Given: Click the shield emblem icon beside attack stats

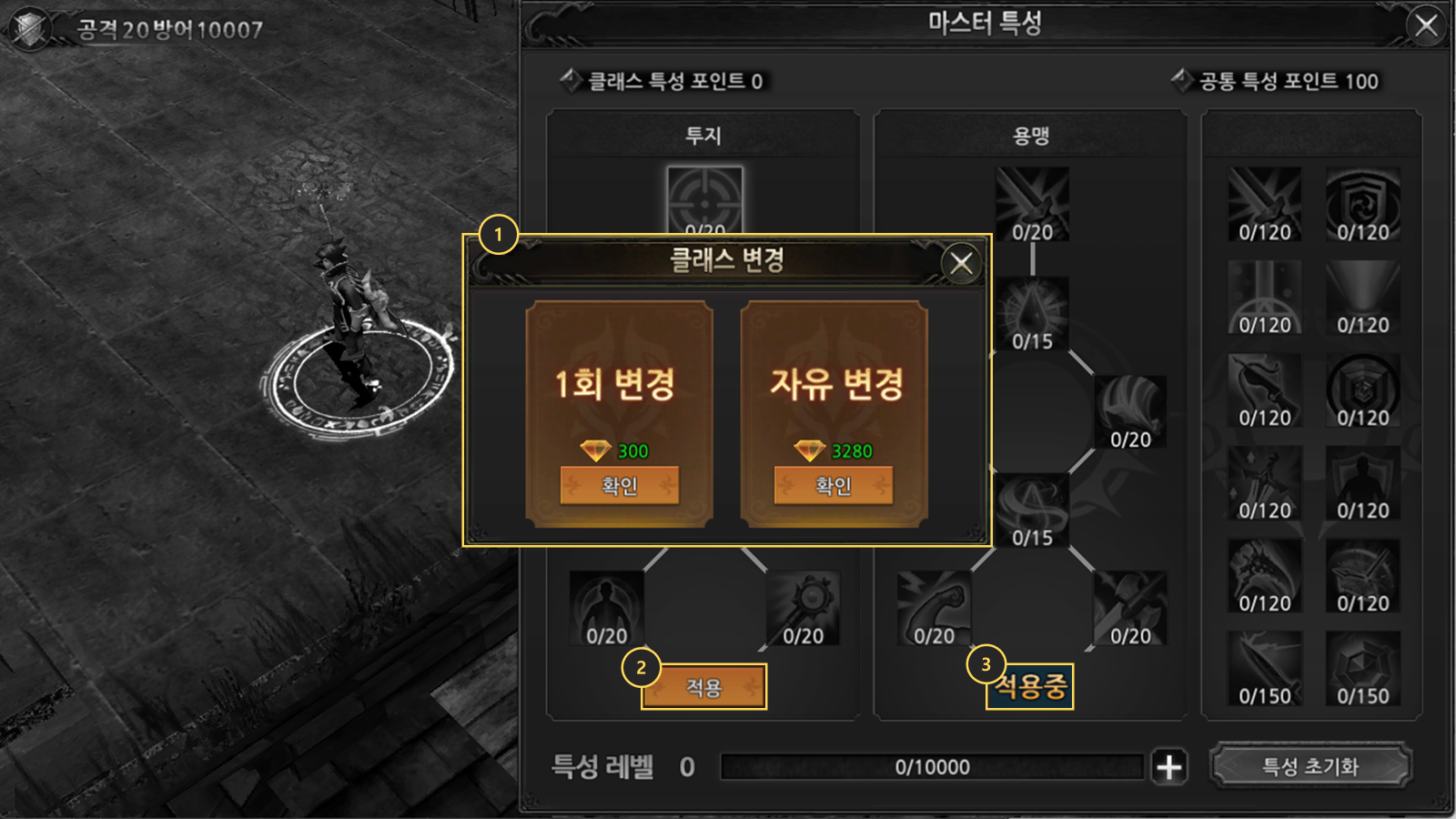Looking at the screenshot, I should [x=31, y=29].
